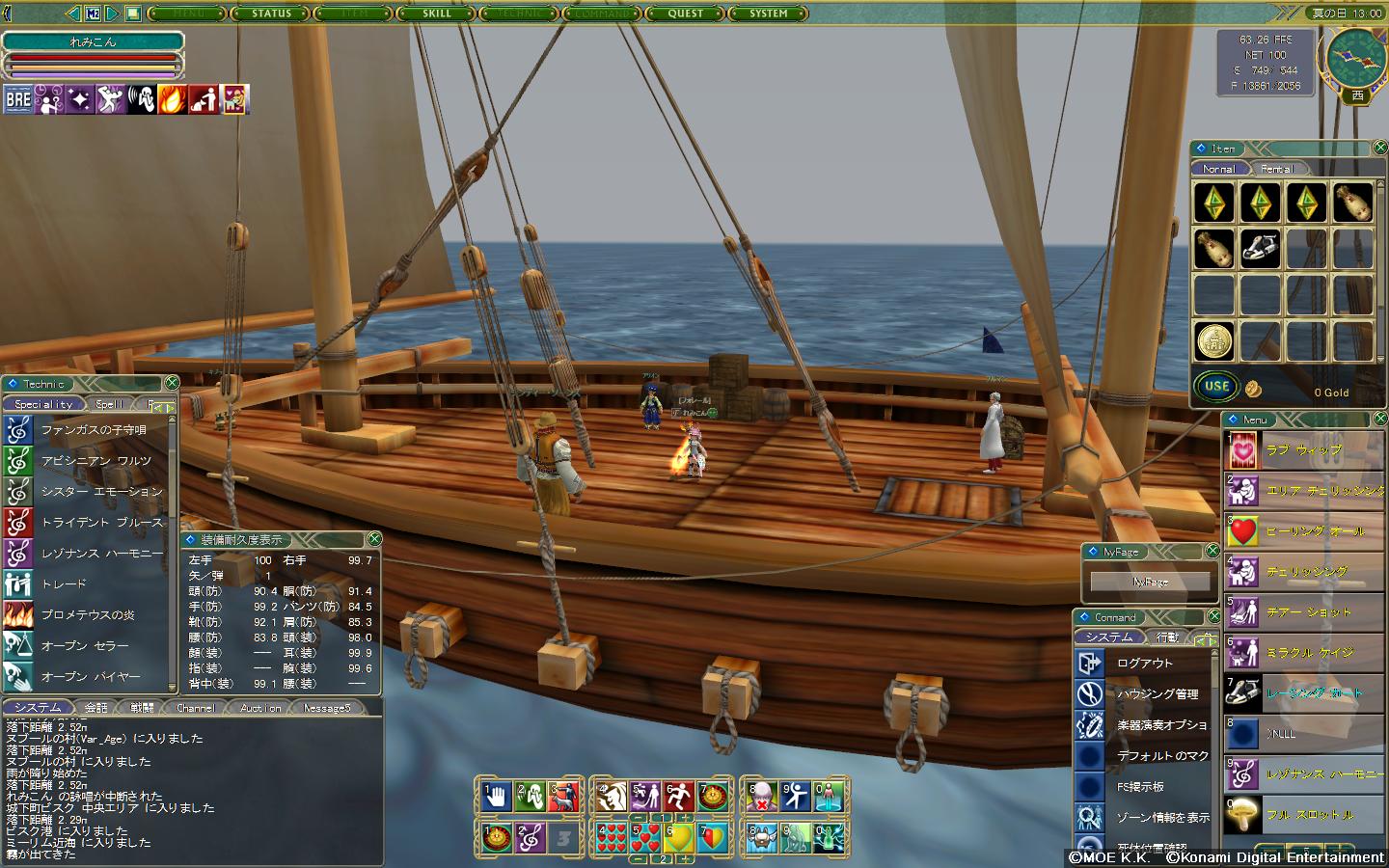The width and height of the screenshot is (1389, 868).
Task: Switch chat to the Auction tab
Action: (x=260, y=708)
